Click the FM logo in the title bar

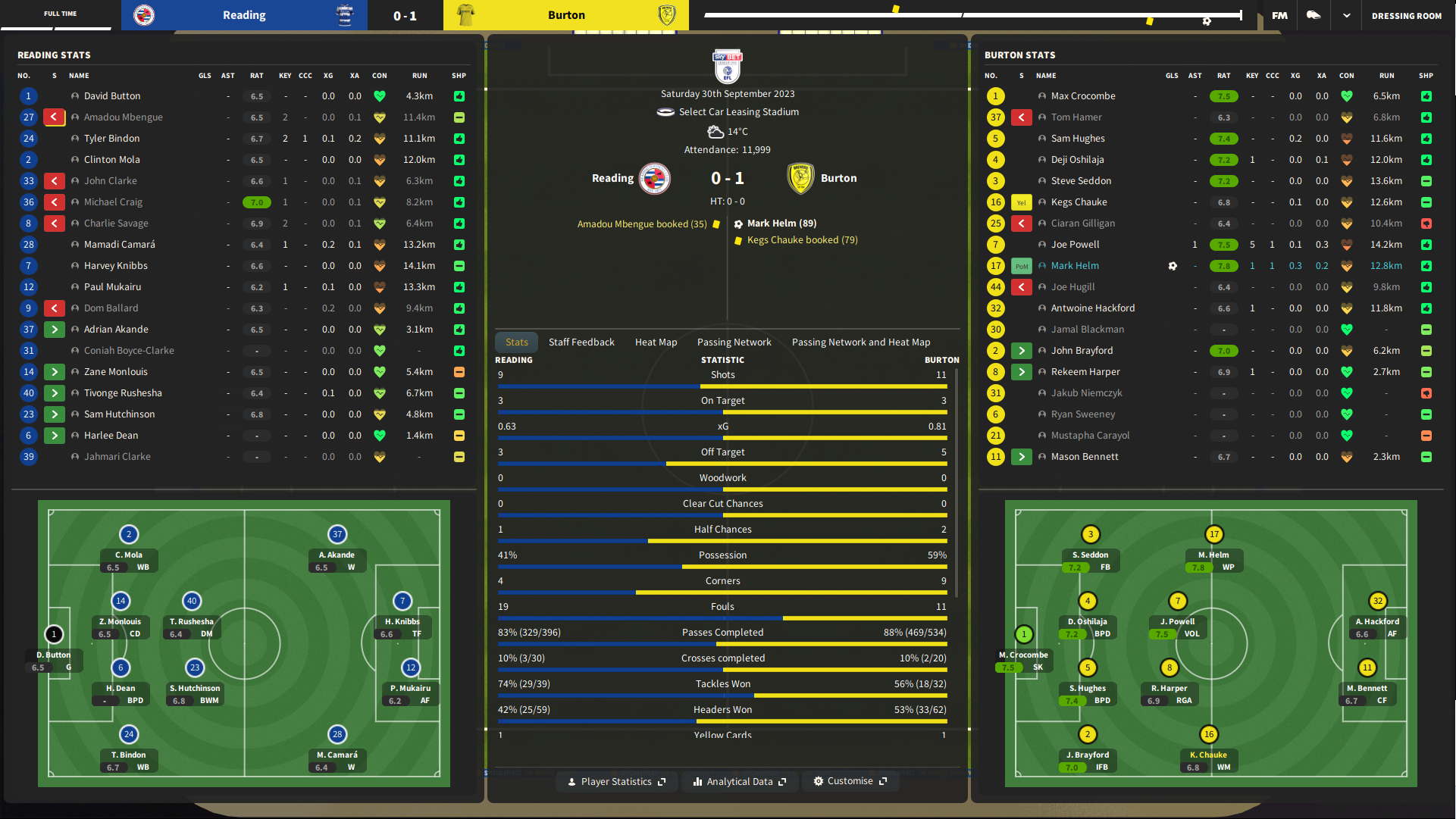point(1279,16)
